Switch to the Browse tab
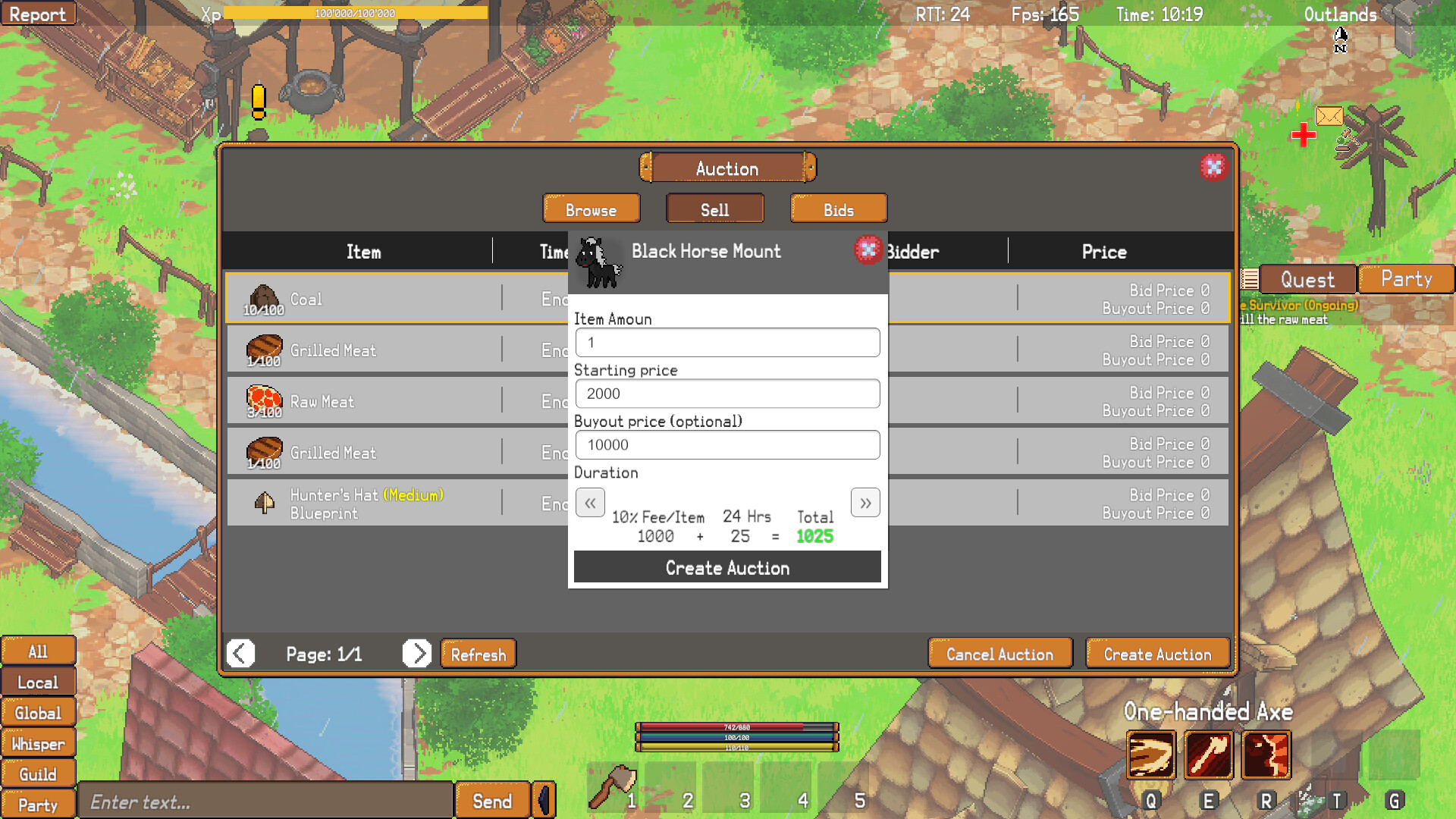The width and height of the screenshot is (1456, 819). (591, 209)
